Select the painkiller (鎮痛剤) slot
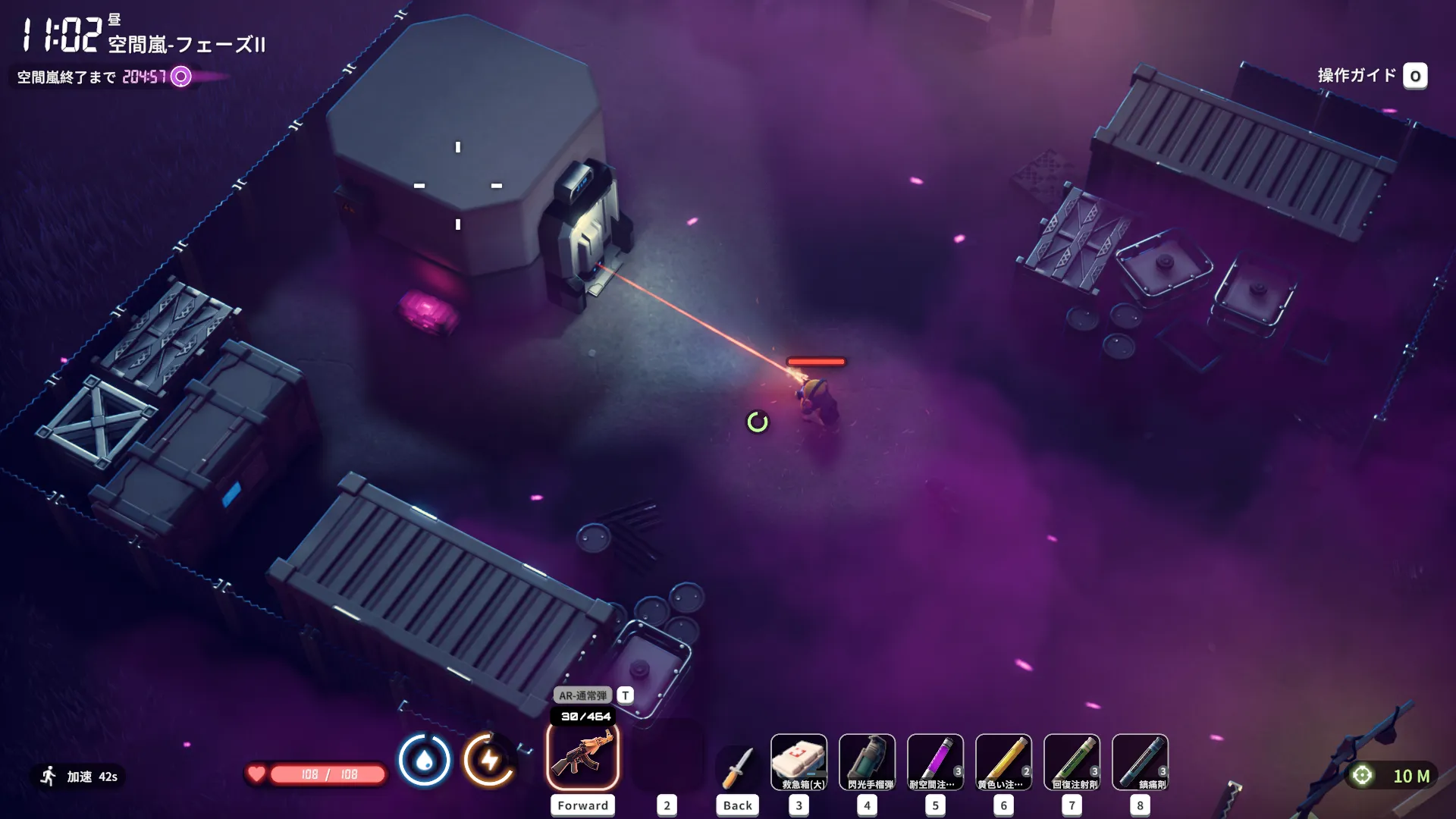The width and height of the screenshot is (1456, 819). [x=1140, y=762]
